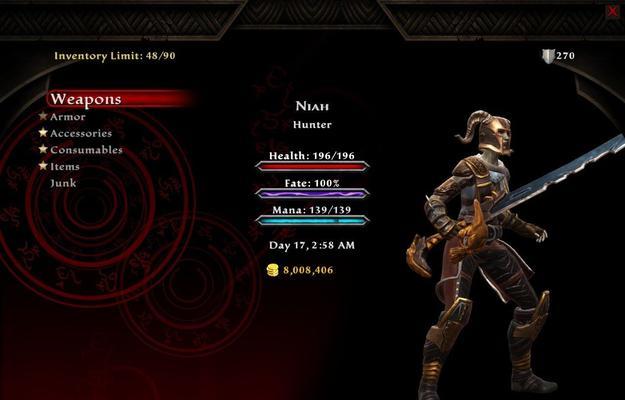This screenshot has height=400, width=625.
Task: Select the Weapons inventory category
Action: point(86,99)
